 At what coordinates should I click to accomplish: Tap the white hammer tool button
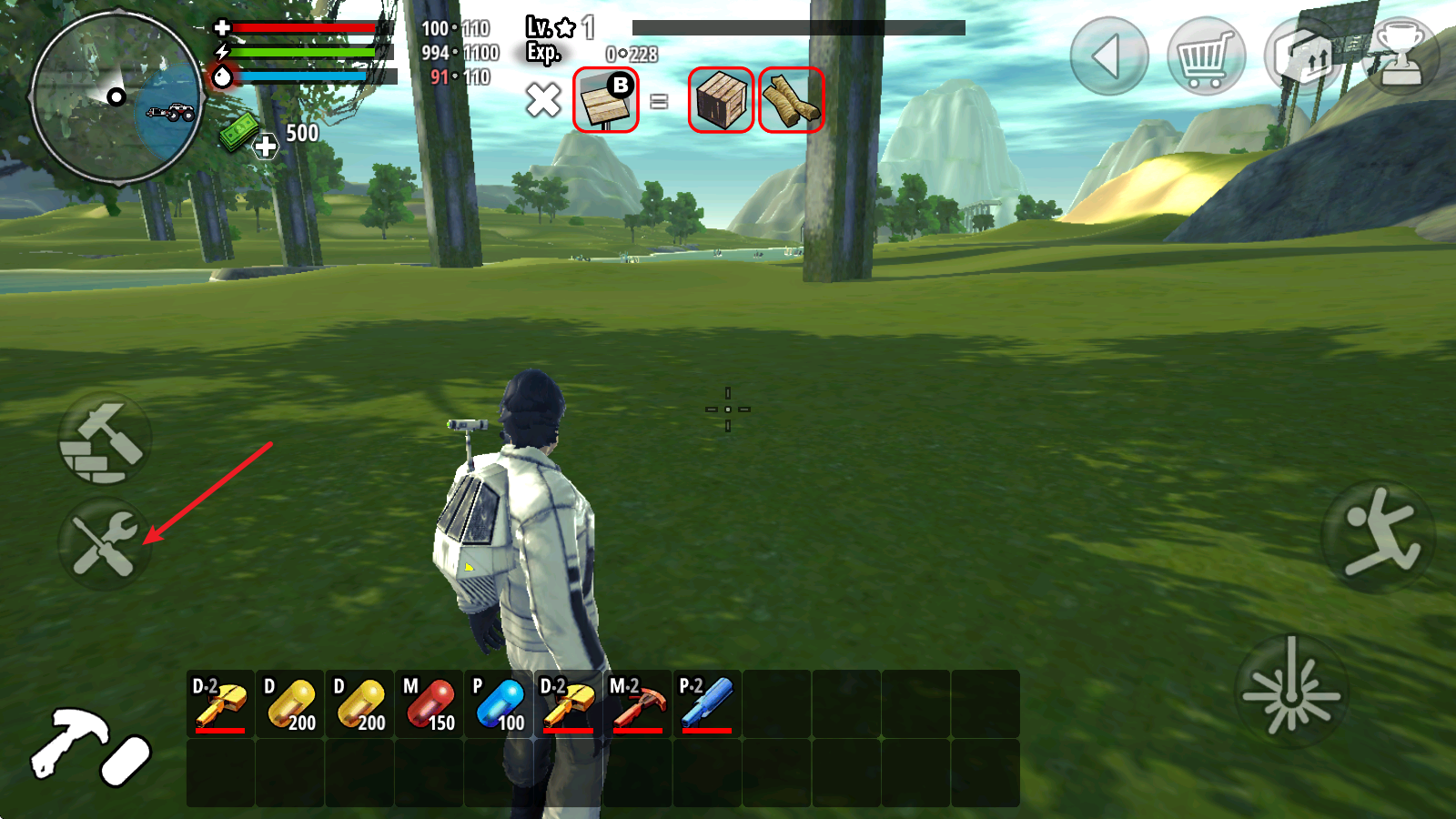point(89,746)
